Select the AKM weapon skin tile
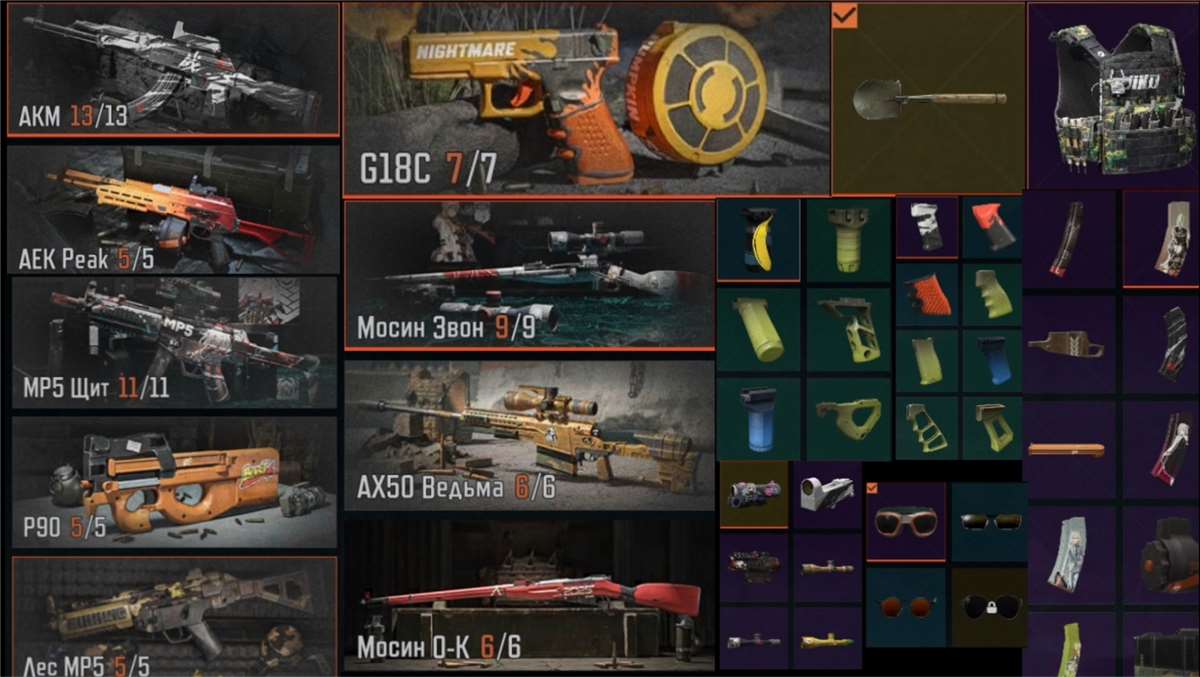Screen dimensions: 1200x677 click(173, 68)
